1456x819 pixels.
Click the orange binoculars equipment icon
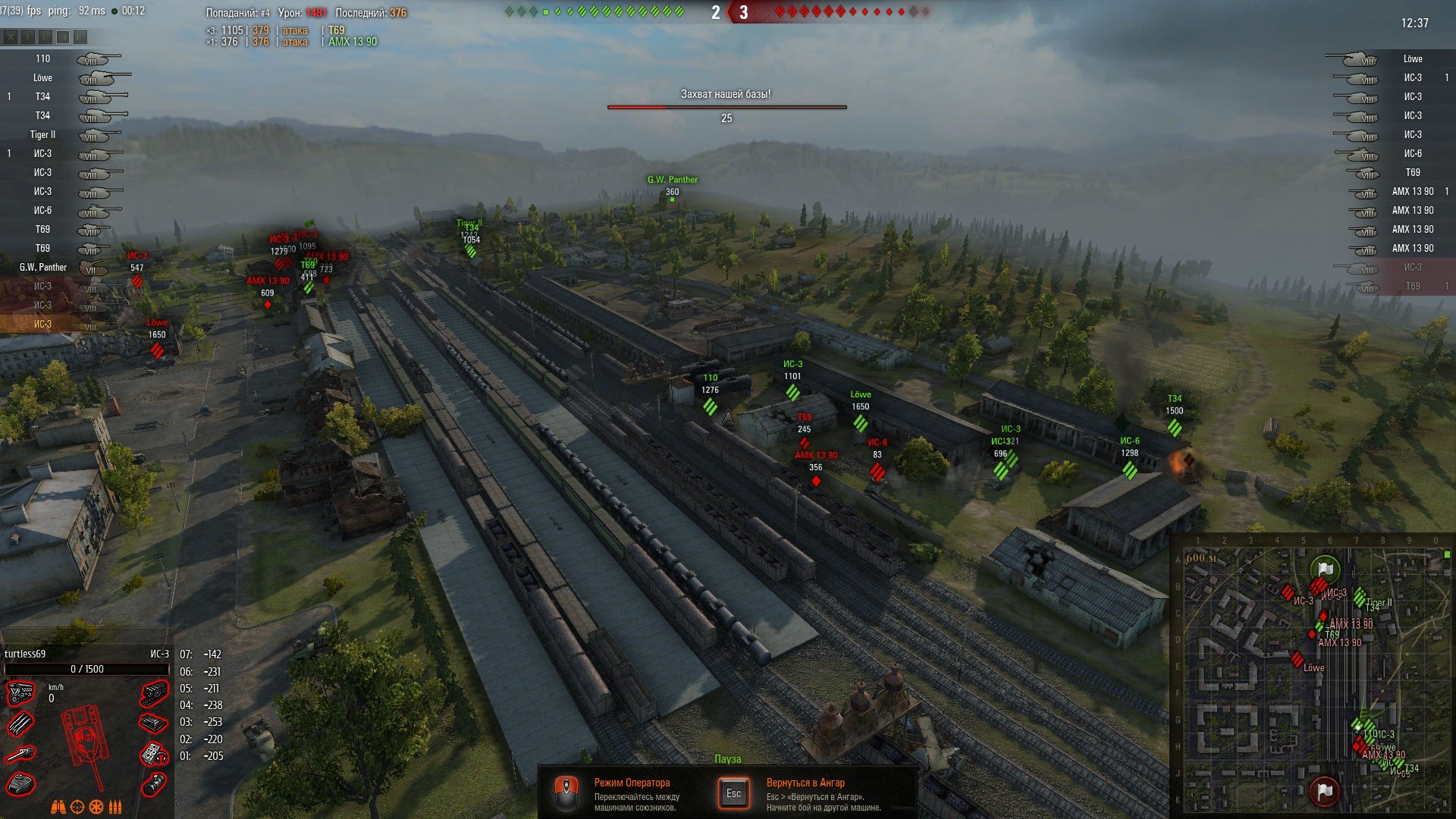tap(58, 807)
